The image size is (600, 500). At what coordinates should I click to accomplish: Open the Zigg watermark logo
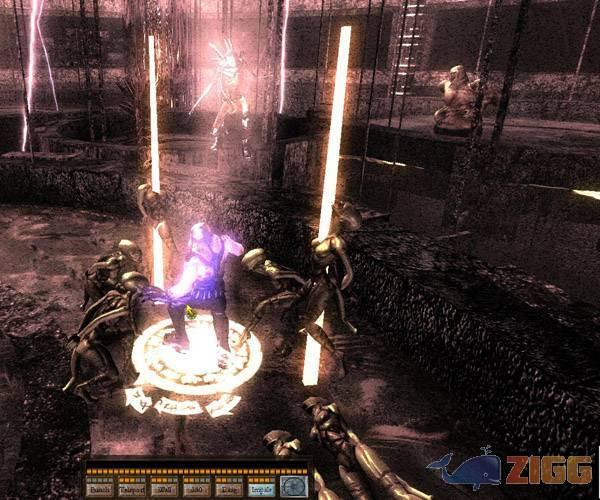tap(509, 469)
